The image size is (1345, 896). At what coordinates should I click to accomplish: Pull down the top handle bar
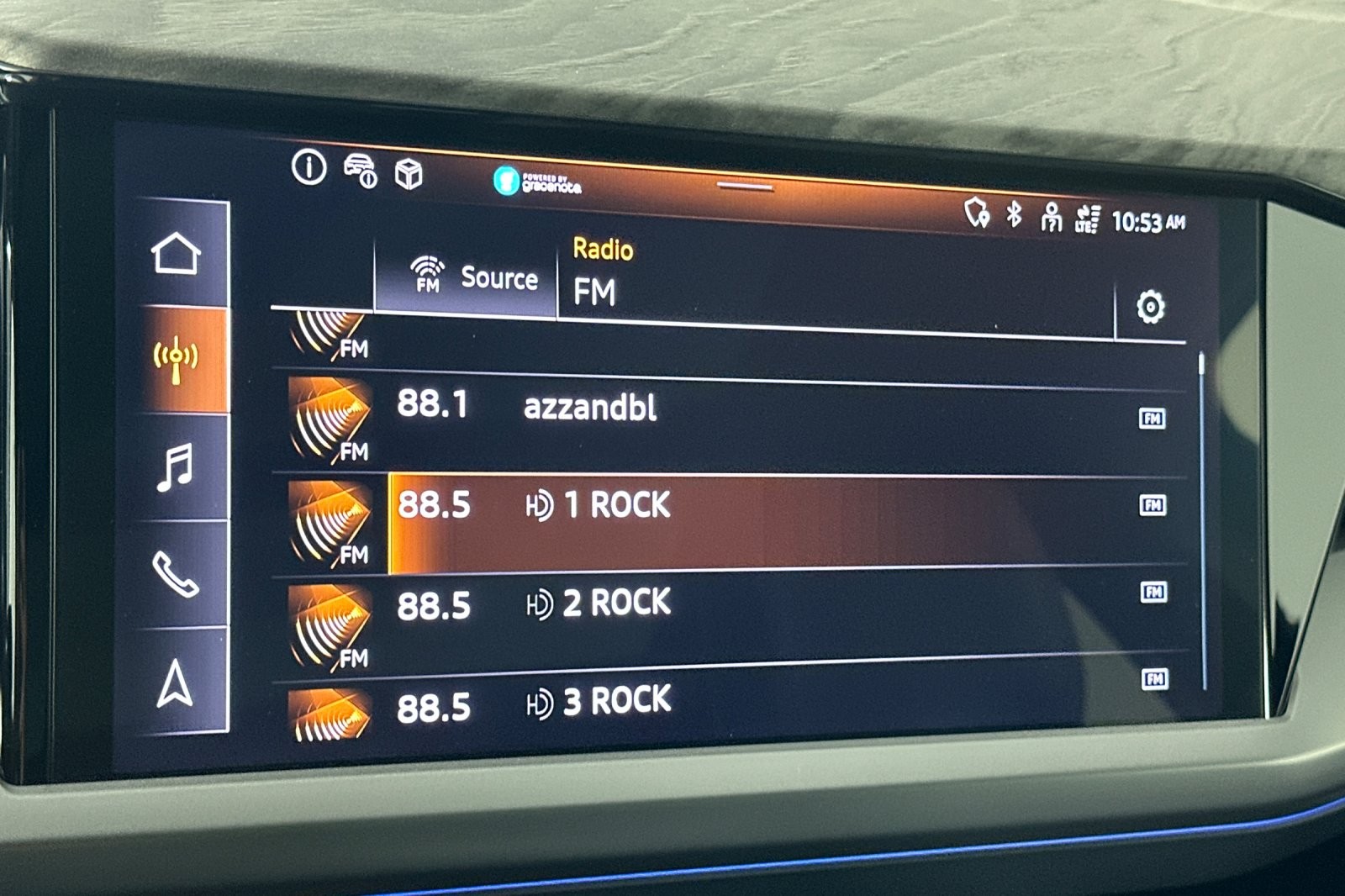[x=745, y=187]
